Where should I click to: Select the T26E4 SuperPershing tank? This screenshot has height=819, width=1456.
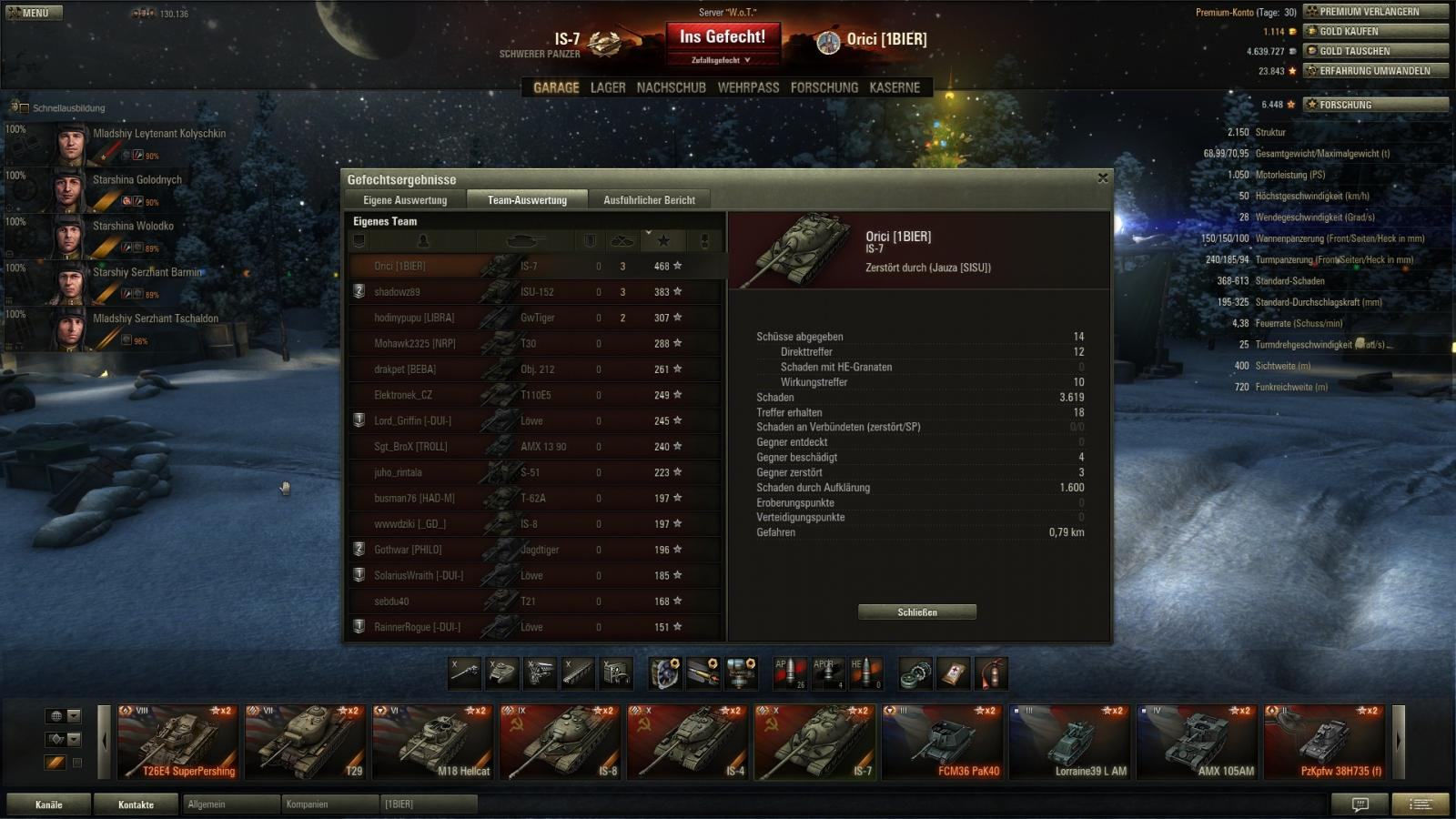177,742
